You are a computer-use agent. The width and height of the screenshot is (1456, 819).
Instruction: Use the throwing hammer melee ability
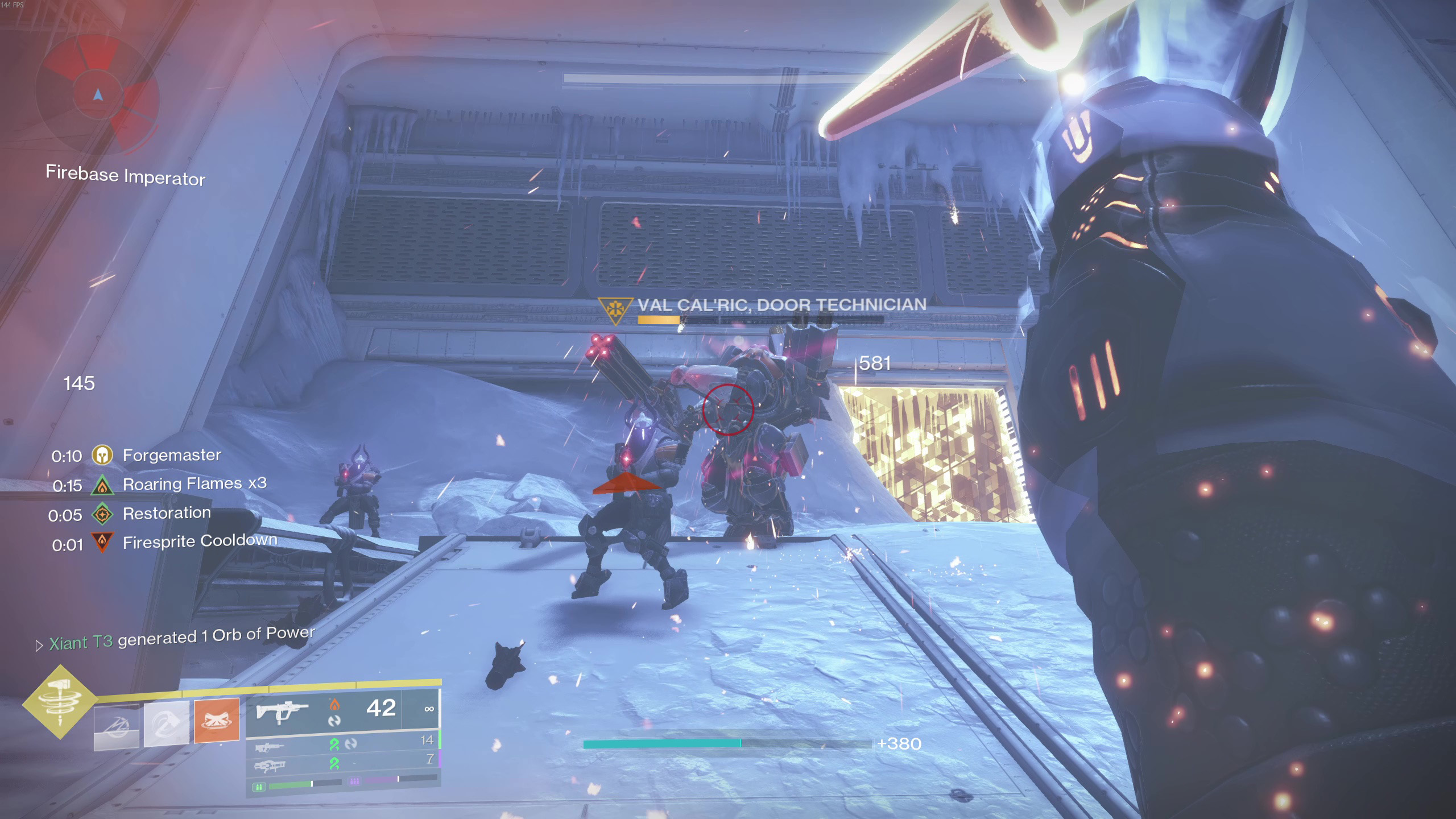coord(166,723)
